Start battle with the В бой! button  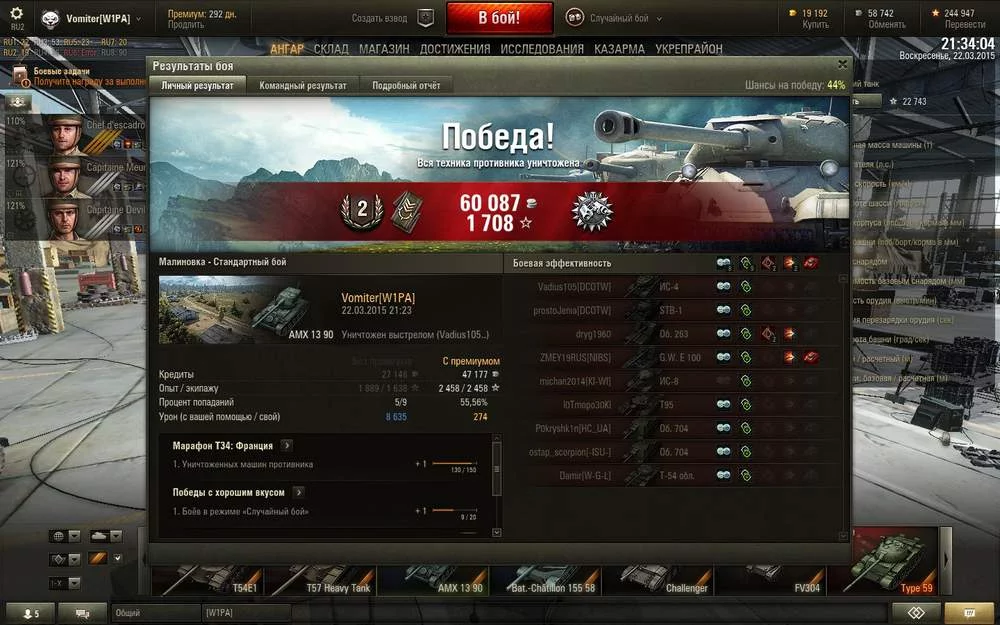coord(499,18)
